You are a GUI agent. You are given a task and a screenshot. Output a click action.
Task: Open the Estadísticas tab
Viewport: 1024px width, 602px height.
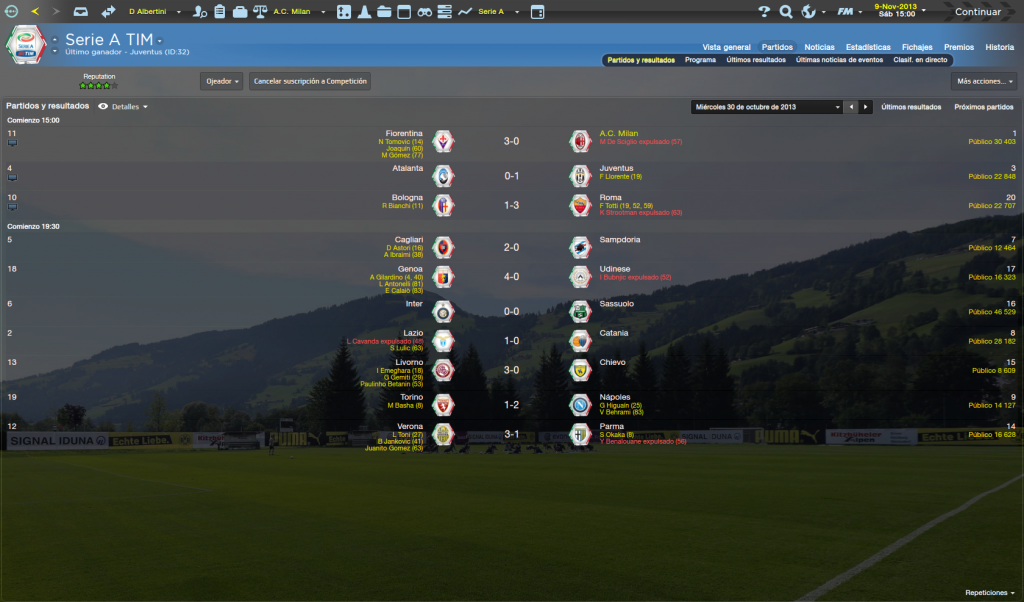[867, 47]
